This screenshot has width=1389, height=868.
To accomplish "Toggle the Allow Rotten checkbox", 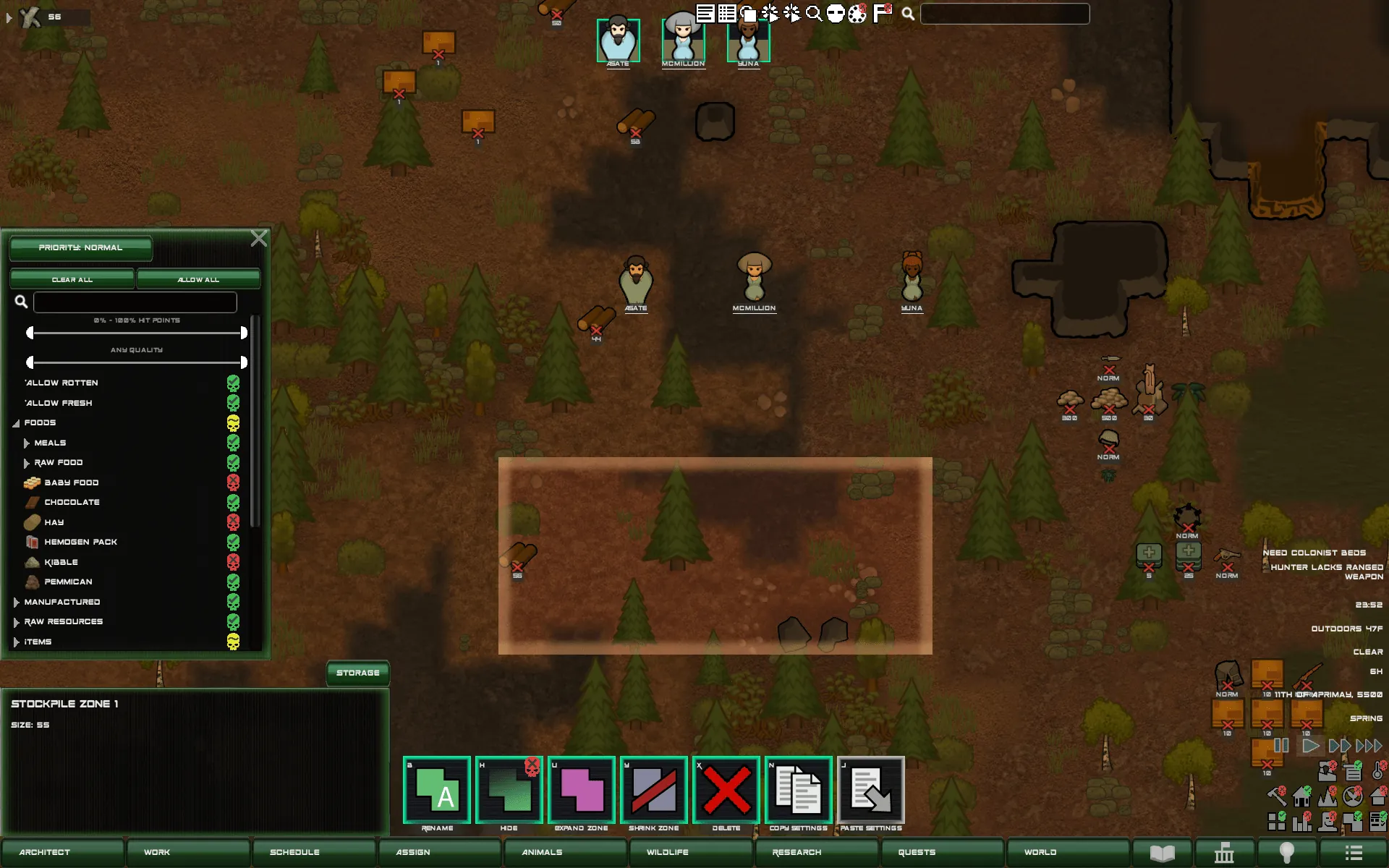I will [x=233, y=383].
